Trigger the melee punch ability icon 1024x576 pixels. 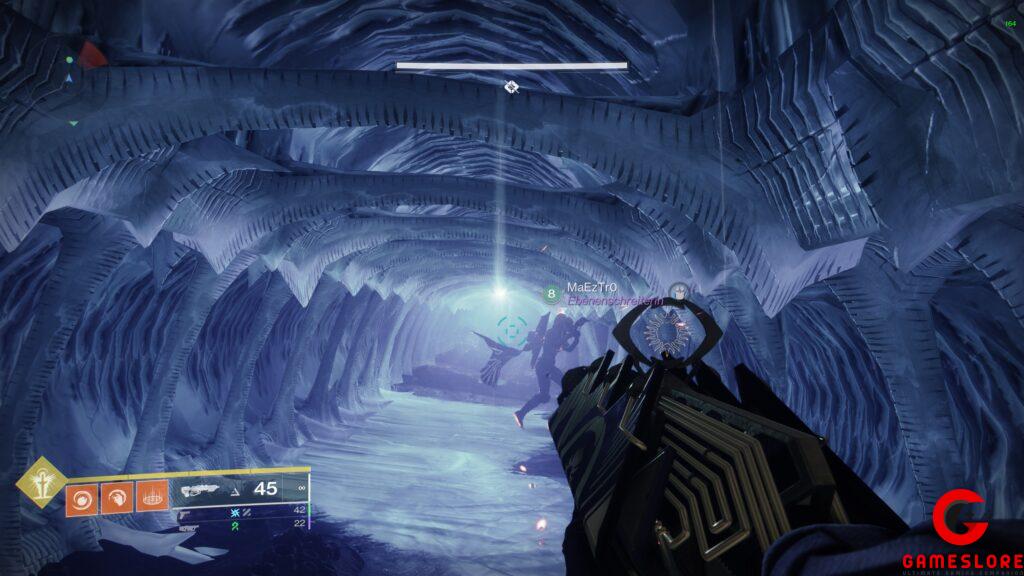coord(116,497)
